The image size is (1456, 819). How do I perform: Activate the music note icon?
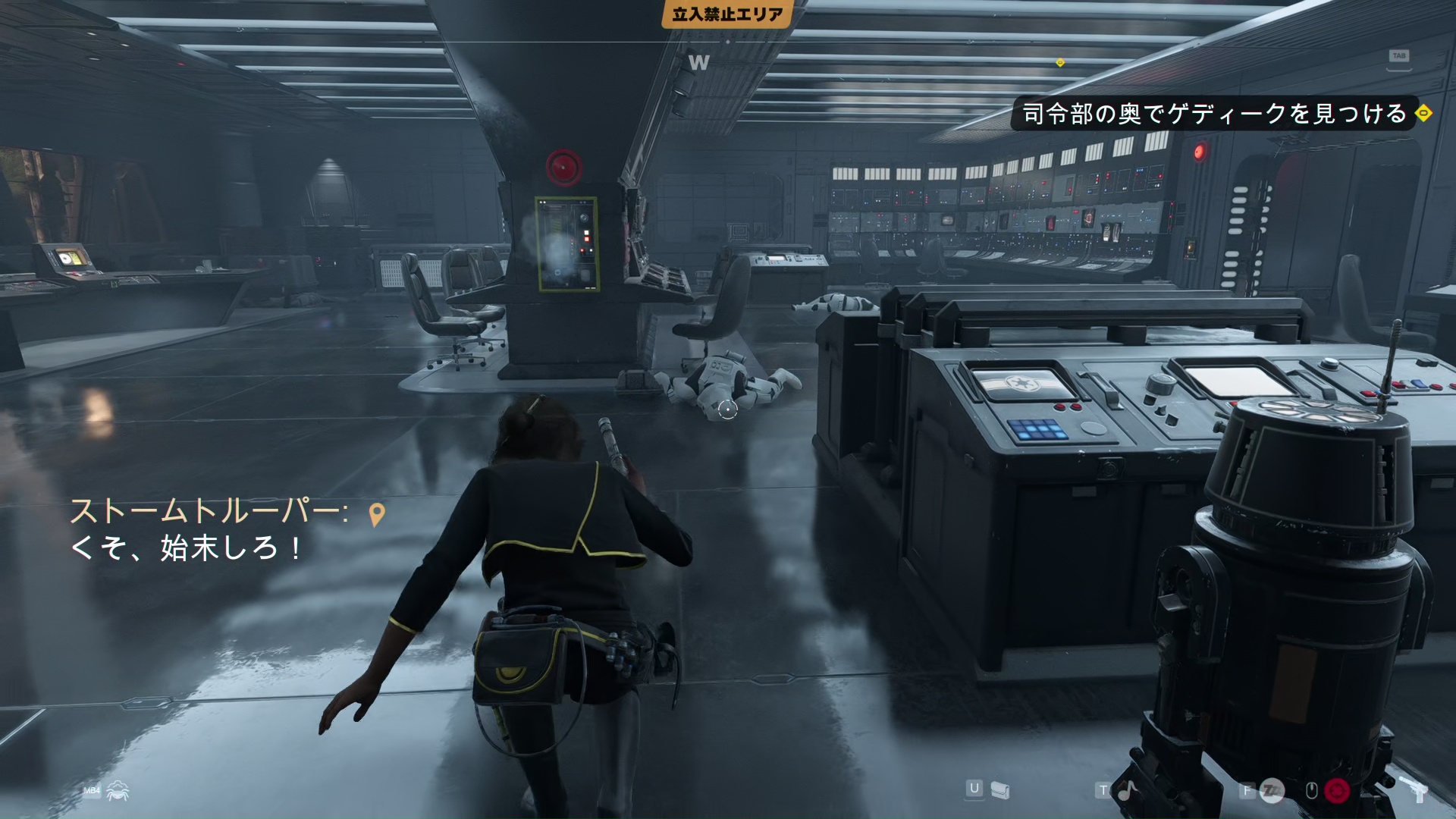point(1128,791)
